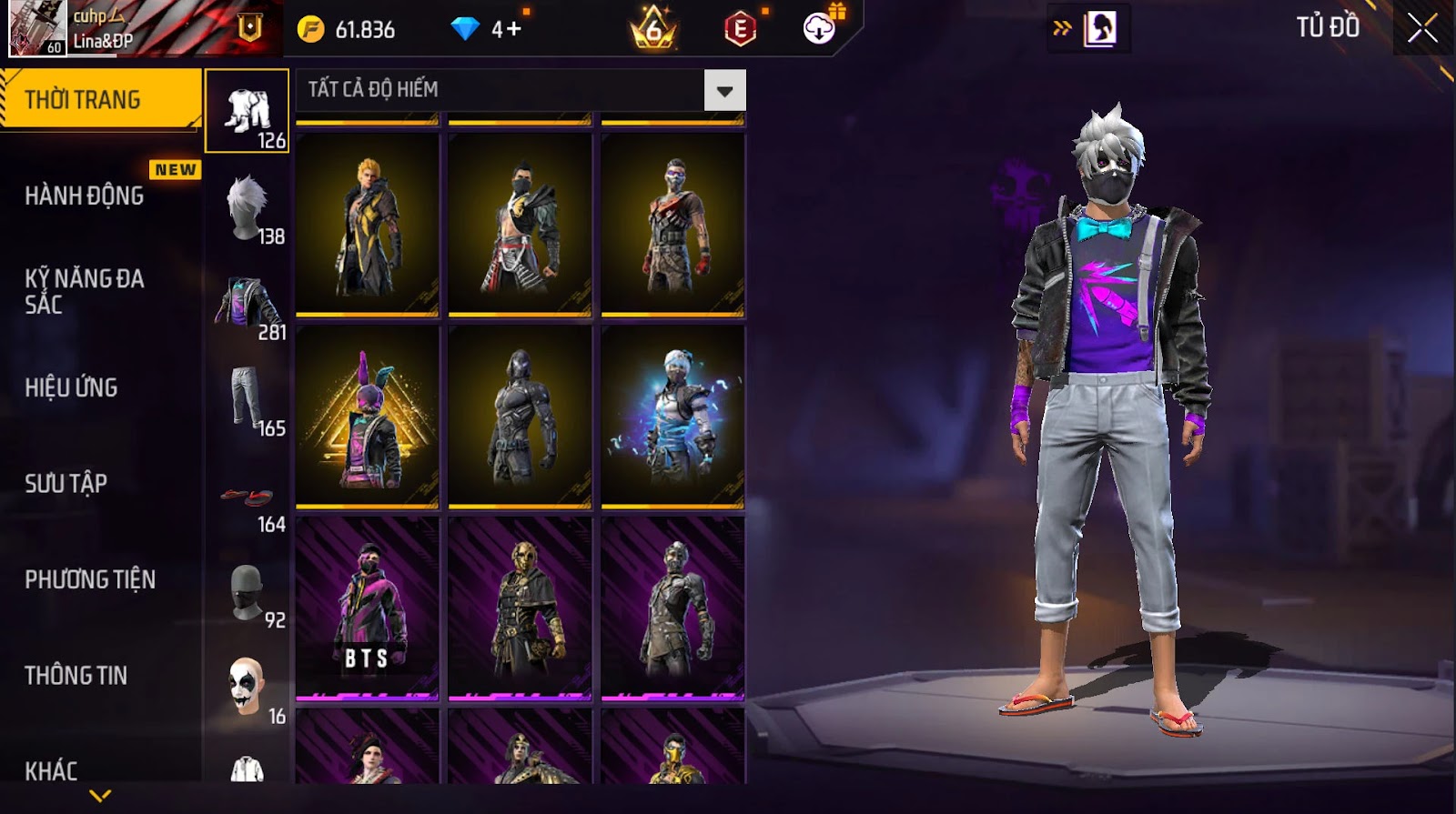Viewport: 1456px width, 814px height.
Task: Click the diamond currency plus button
Action: coord(514,29)
